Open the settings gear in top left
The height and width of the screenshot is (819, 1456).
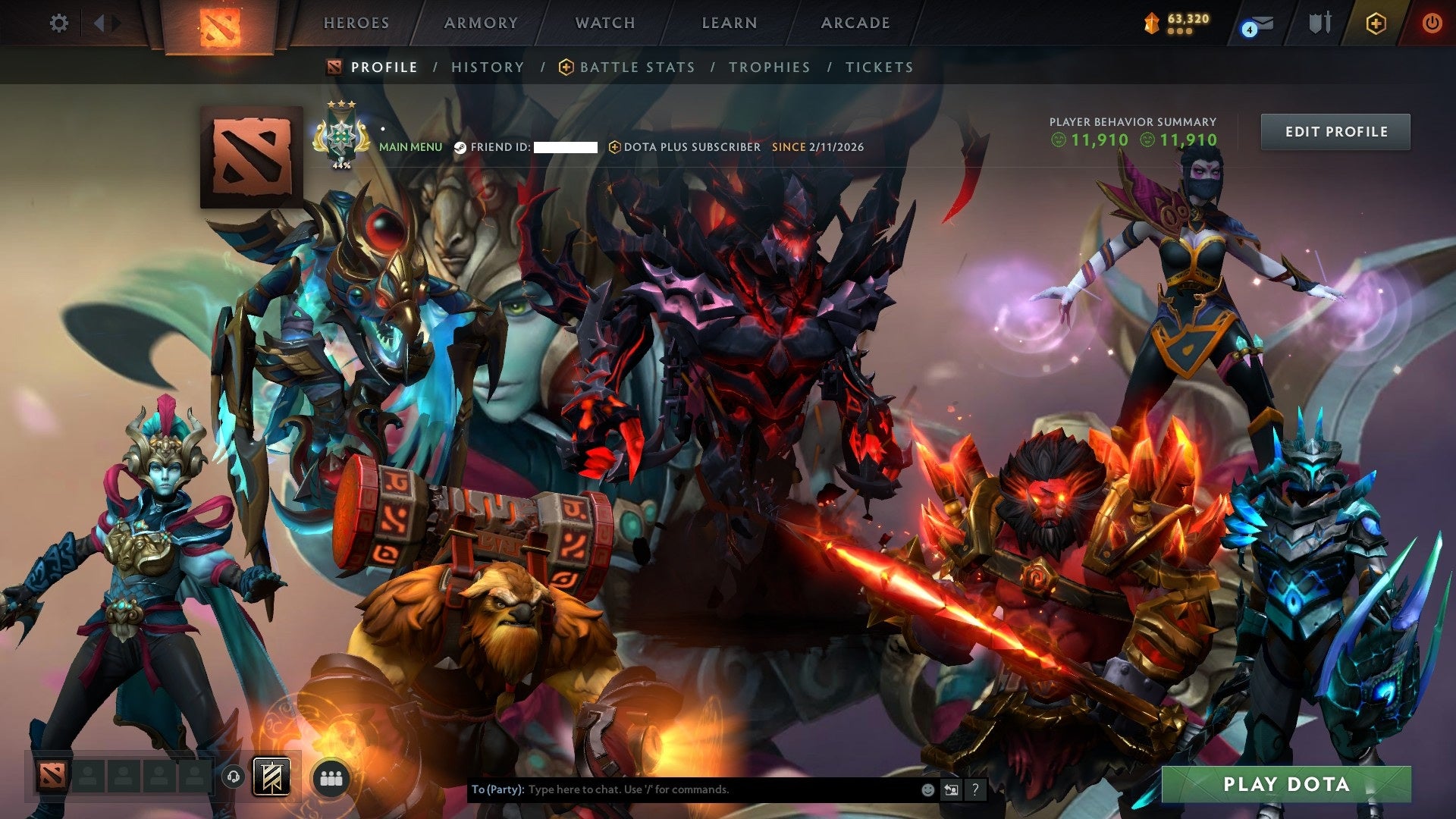59,24
